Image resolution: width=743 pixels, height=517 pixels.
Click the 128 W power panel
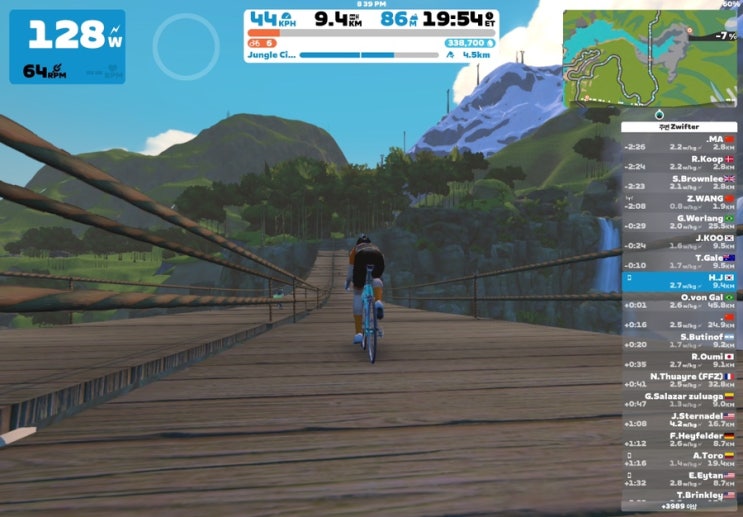(68, 46)
